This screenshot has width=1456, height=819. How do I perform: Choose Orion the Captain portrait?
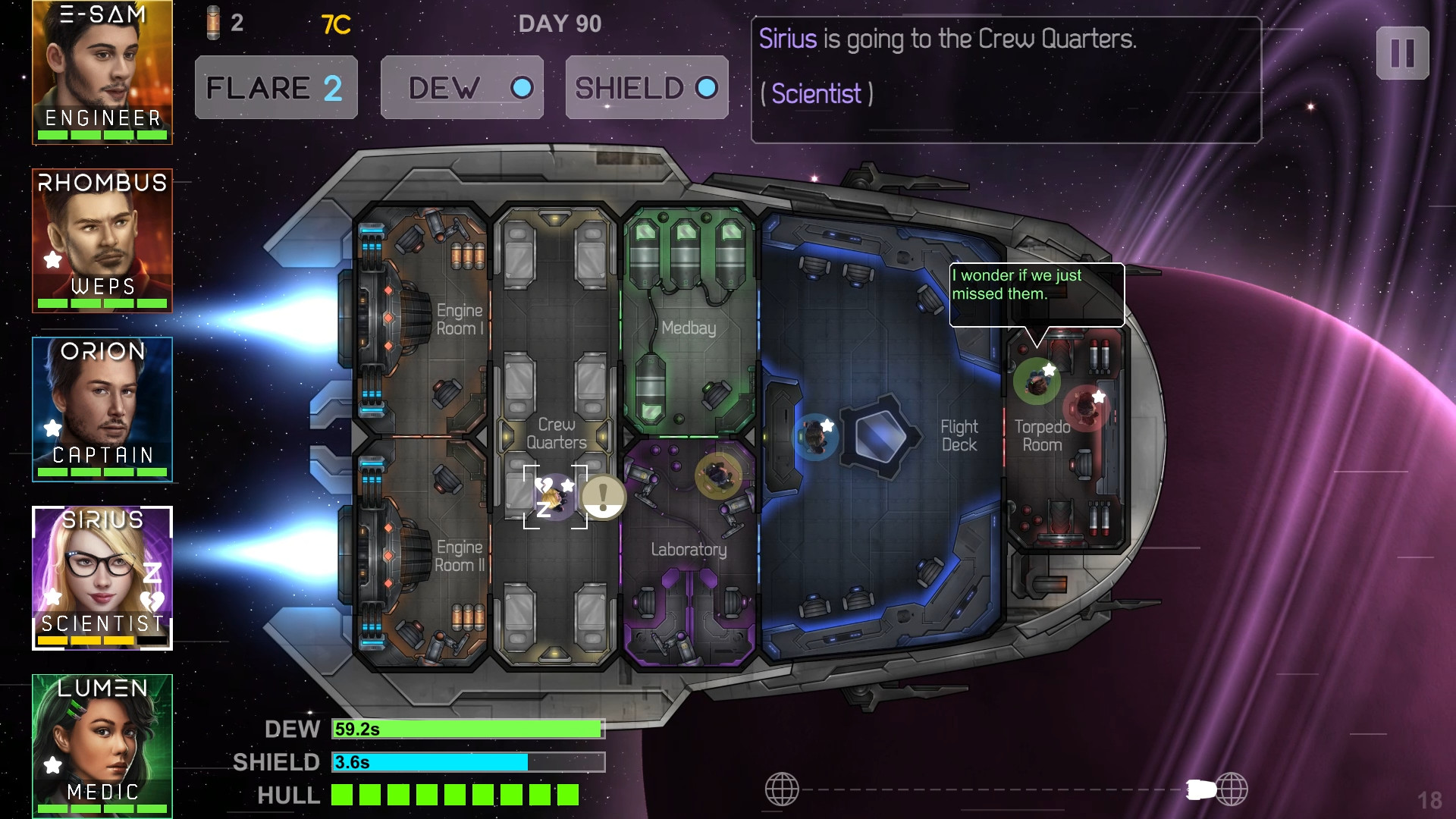102,409
